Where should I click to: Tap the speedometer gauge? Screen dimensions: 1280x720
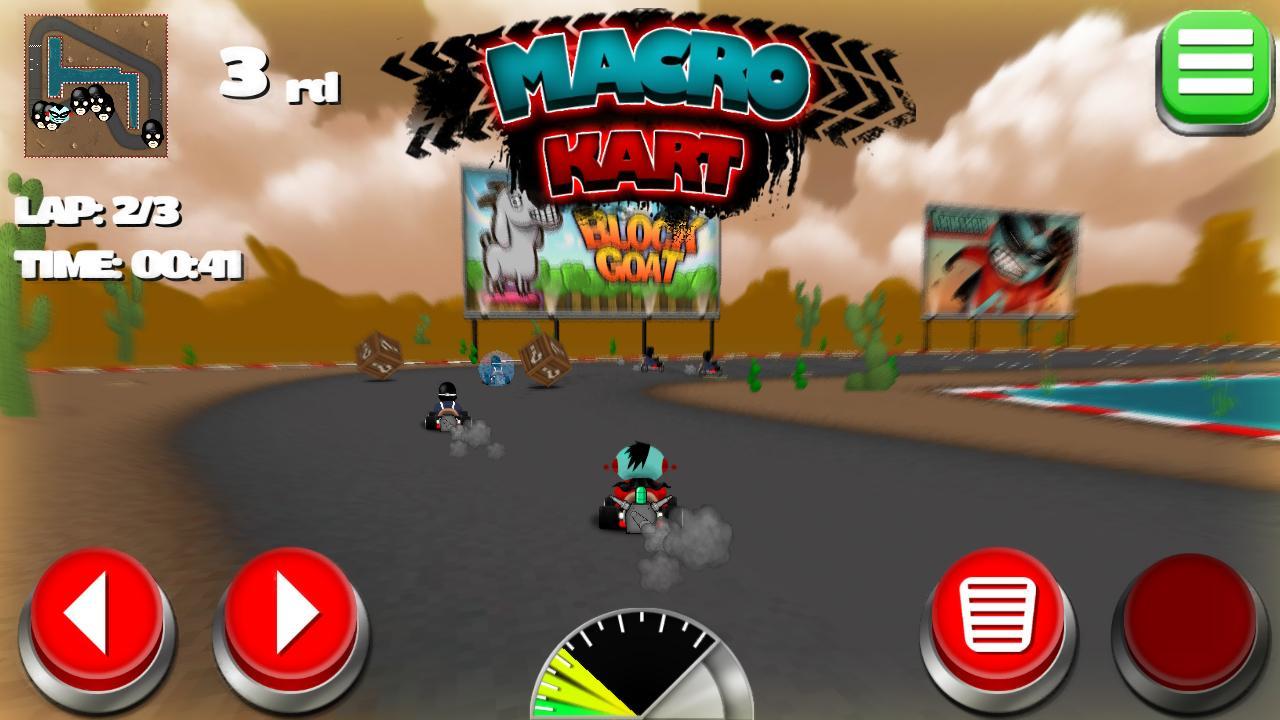(x=640, y=670)
